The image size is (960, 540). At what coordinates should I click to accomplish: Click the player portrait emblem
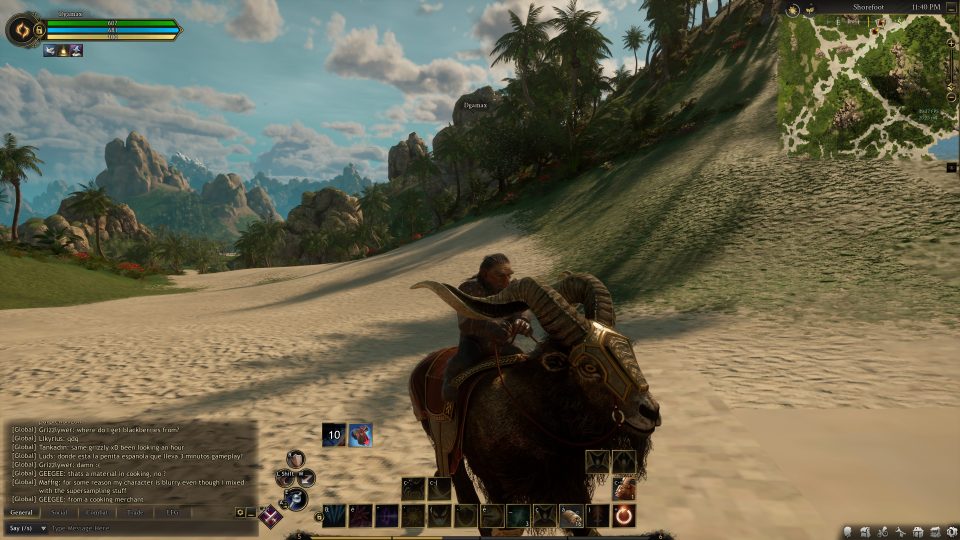point(19,30)
